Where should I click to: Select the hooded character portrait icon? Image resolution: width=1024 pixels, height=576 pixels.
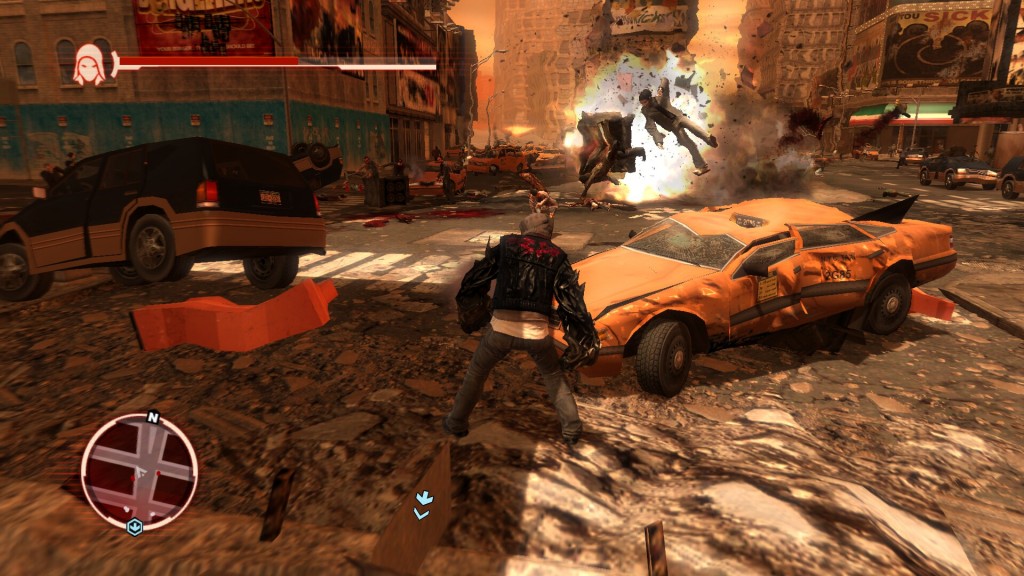click(88, 66)
